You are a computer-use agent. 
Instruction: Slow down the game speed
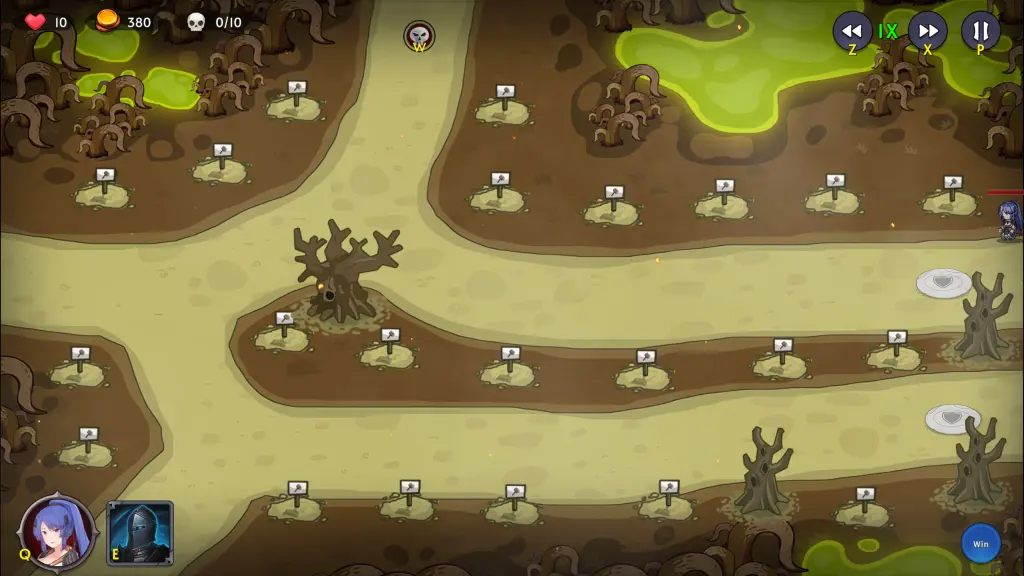(x=852, y=30)
